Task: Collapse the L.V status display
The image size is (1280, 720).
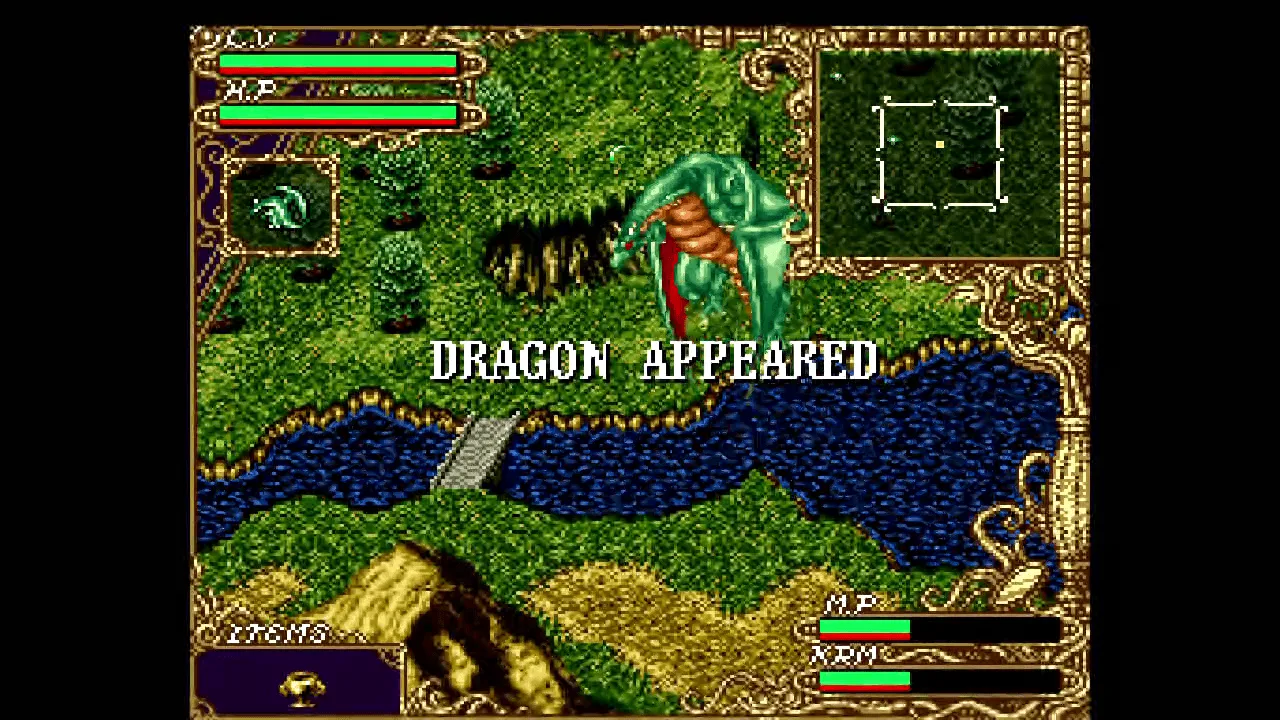Action: point(236,40)
